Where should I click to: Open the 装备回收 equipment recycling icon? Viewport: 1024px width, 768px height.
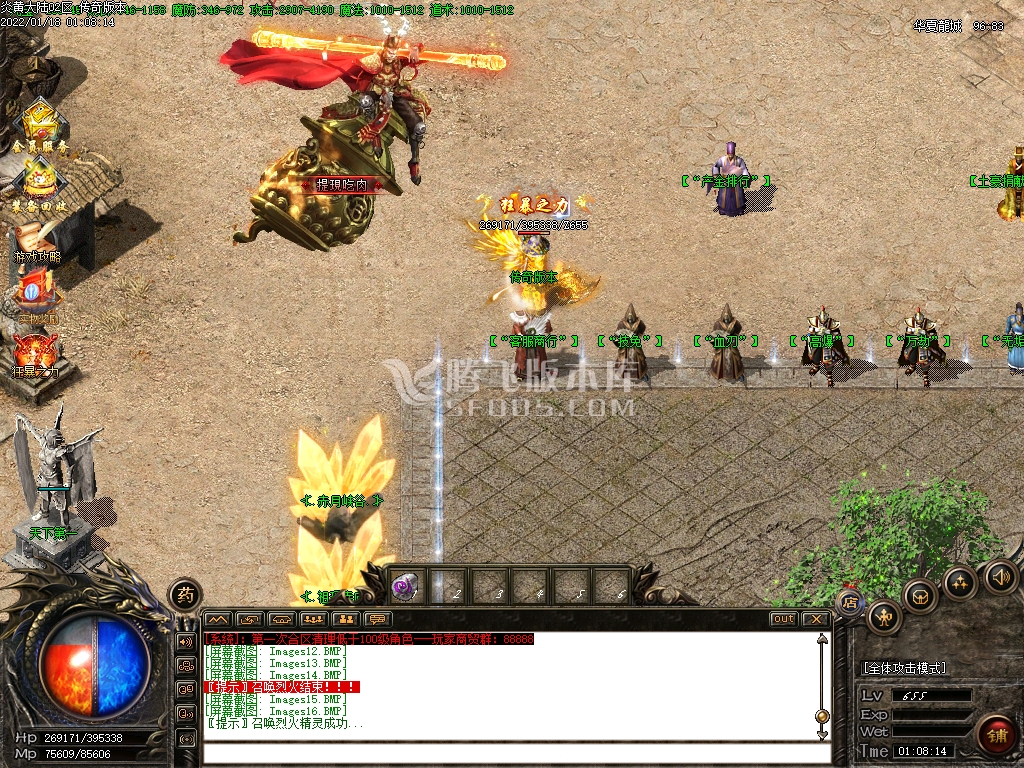pos(40,180)
